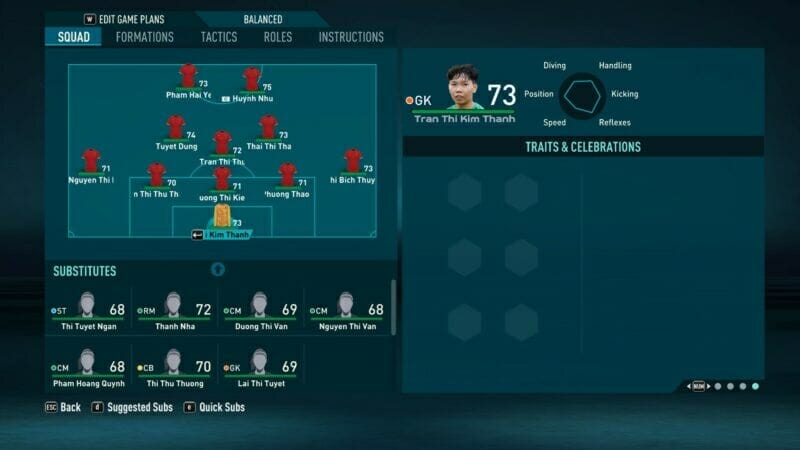The image size is (800, 450).
Task: Select substitute Thi Thu Thuong
Action: click(x=174, y=368)
